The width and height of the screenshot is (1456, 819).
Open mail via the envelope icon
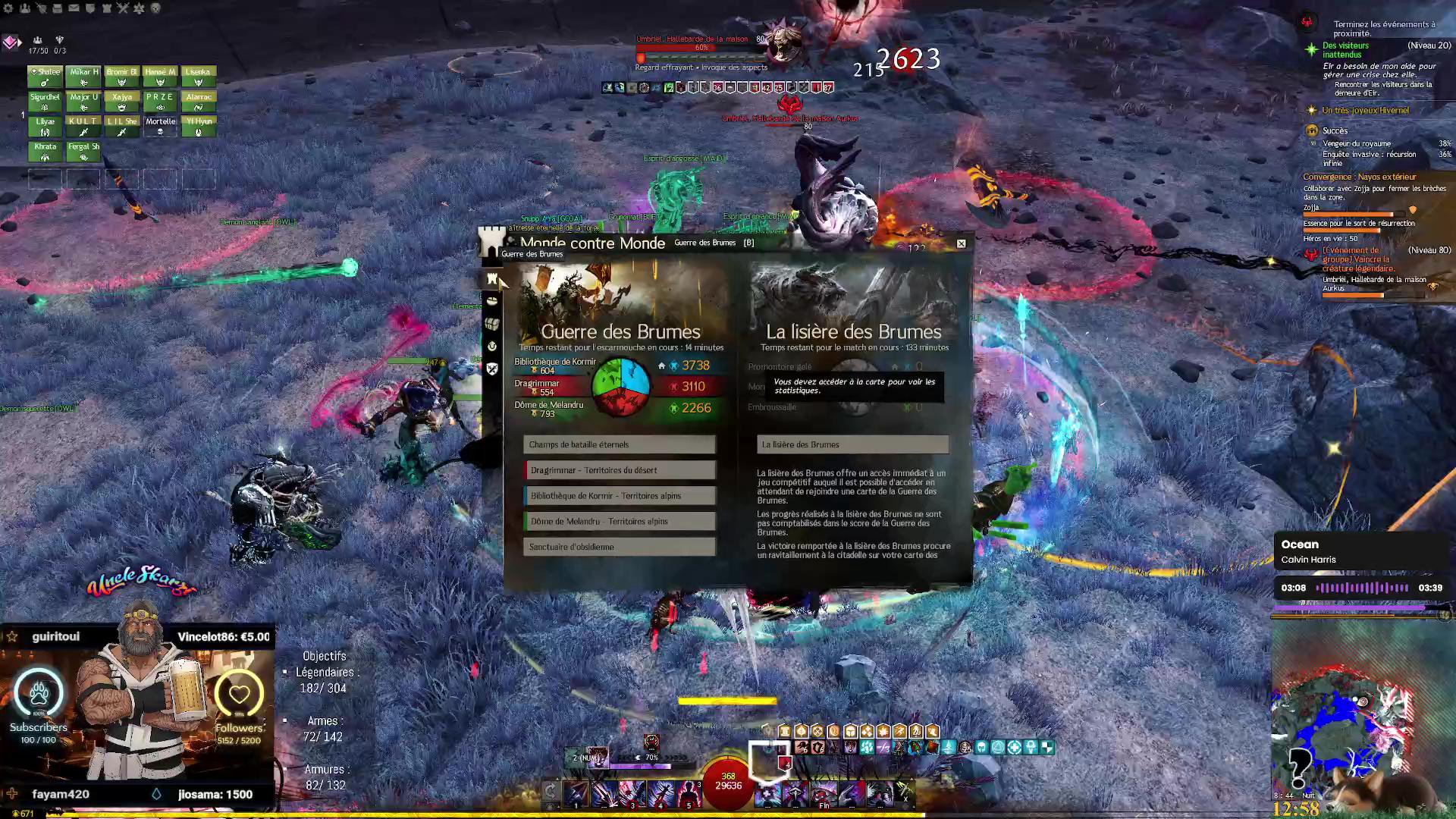click(74, 8)
